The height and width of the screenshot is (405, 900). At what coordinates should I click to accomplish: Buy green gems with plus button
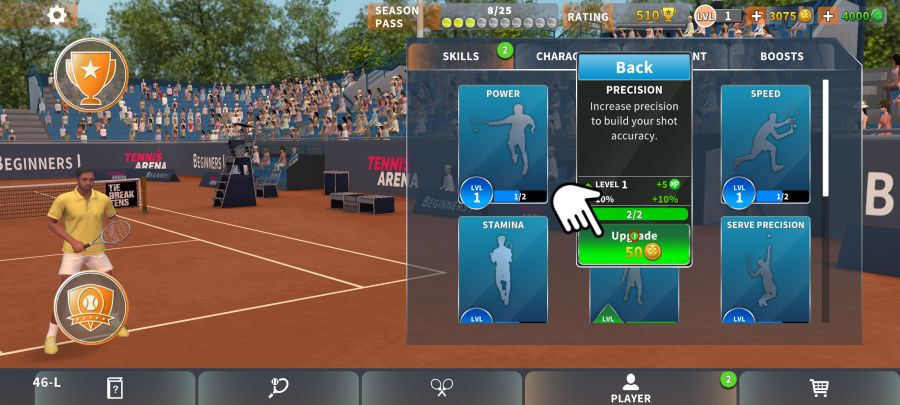pyautogui.click(x=828, y=16)
